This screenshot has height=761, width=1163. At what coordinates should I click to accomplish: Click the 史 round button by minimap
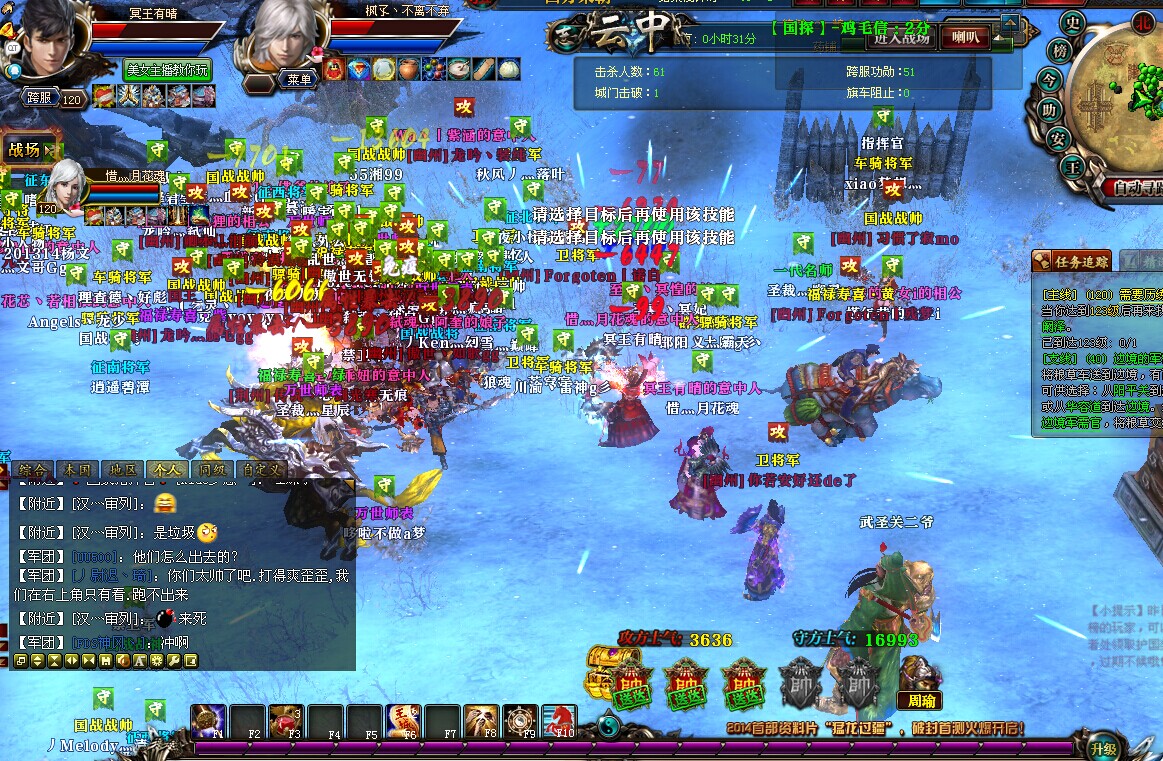pos(1073,24)
